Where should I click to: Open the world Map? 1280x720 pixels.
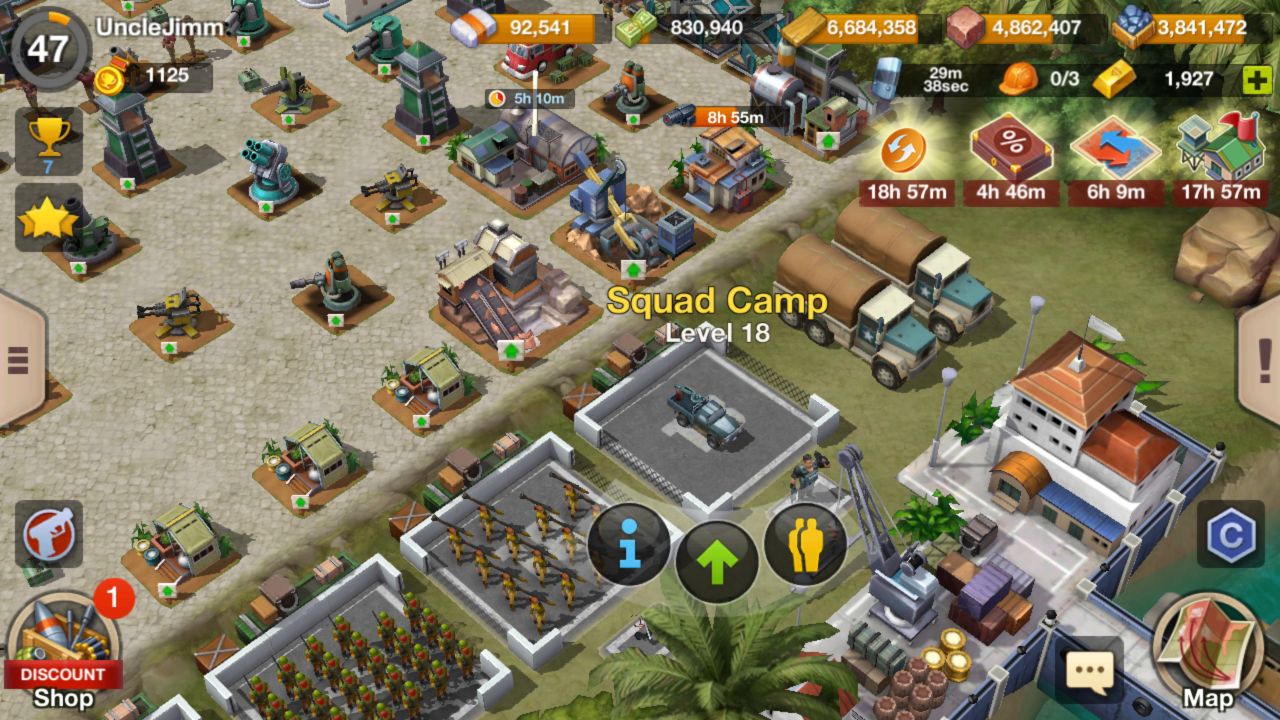(1207, 650)
